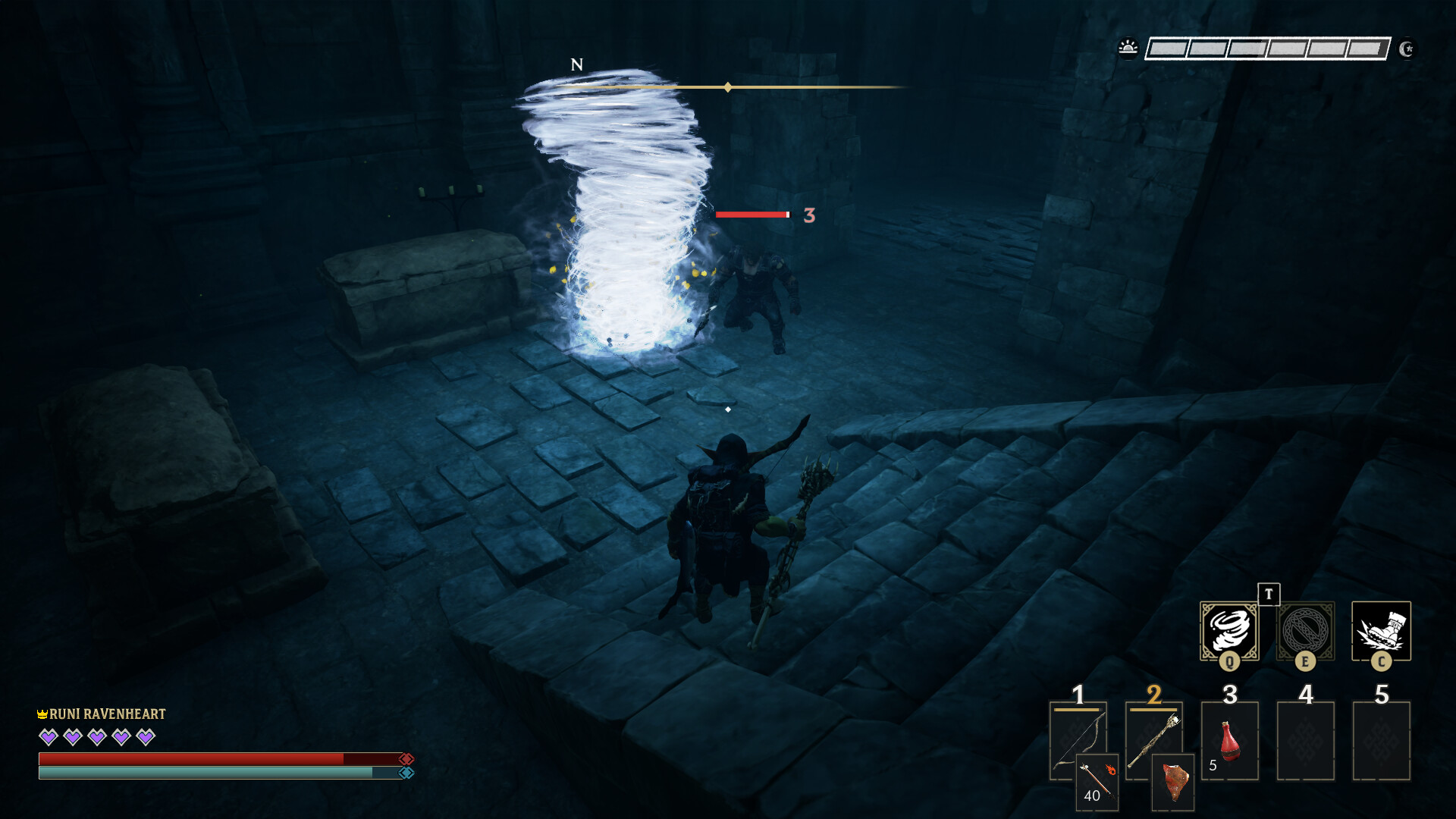1456x819 pixels.
Task: Use the red health potion in slot 3
Action: pyautogui.click(x=1230, y=739)
